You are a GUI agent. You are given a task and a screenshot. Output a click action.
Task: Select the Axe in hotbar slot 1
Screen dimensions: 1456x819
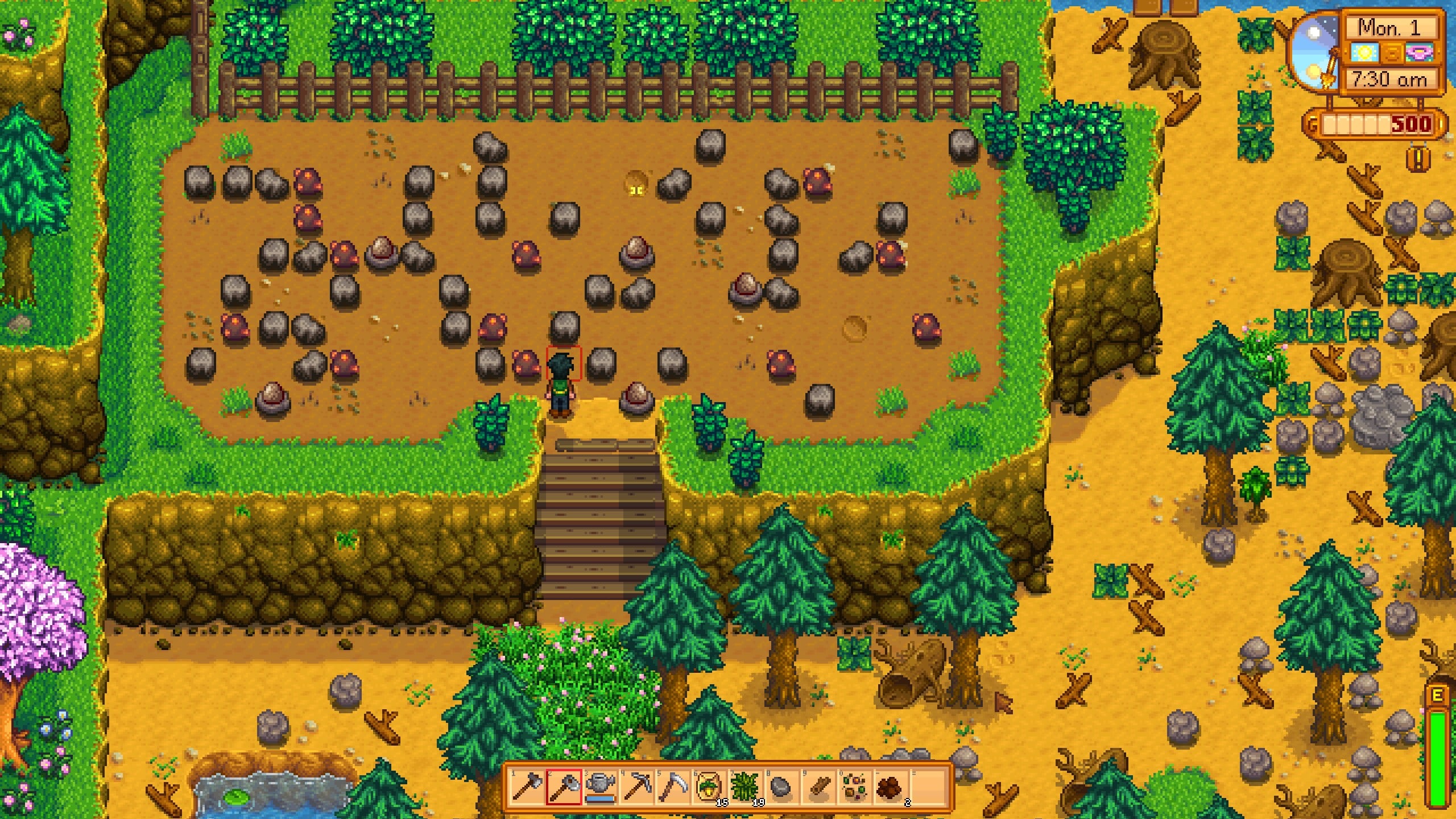click(528, 787)
